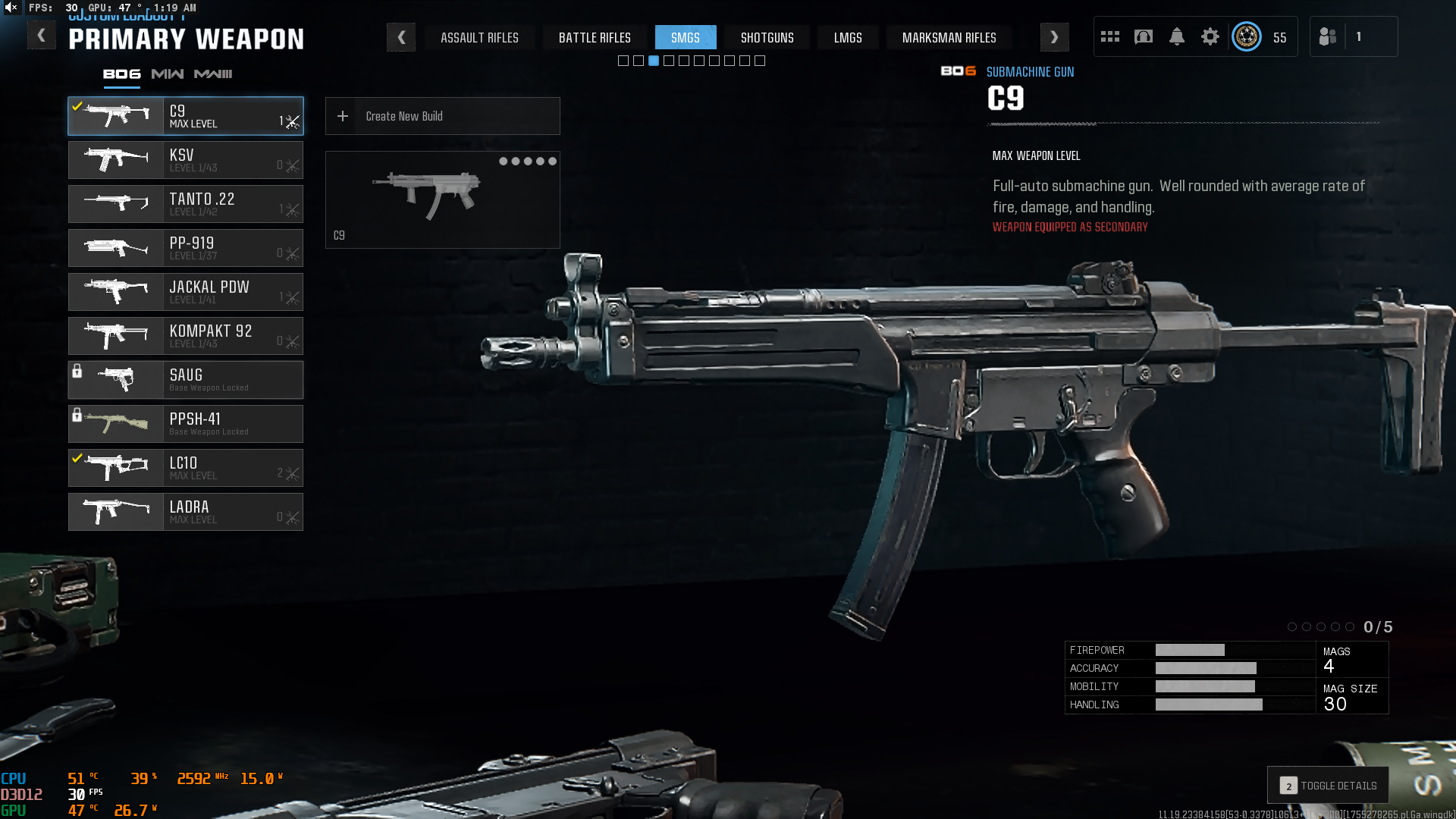This screenshot has width=1456, height=819.
Task: Choose the Kompakt 92 SMG
Action: pos(186,336)
